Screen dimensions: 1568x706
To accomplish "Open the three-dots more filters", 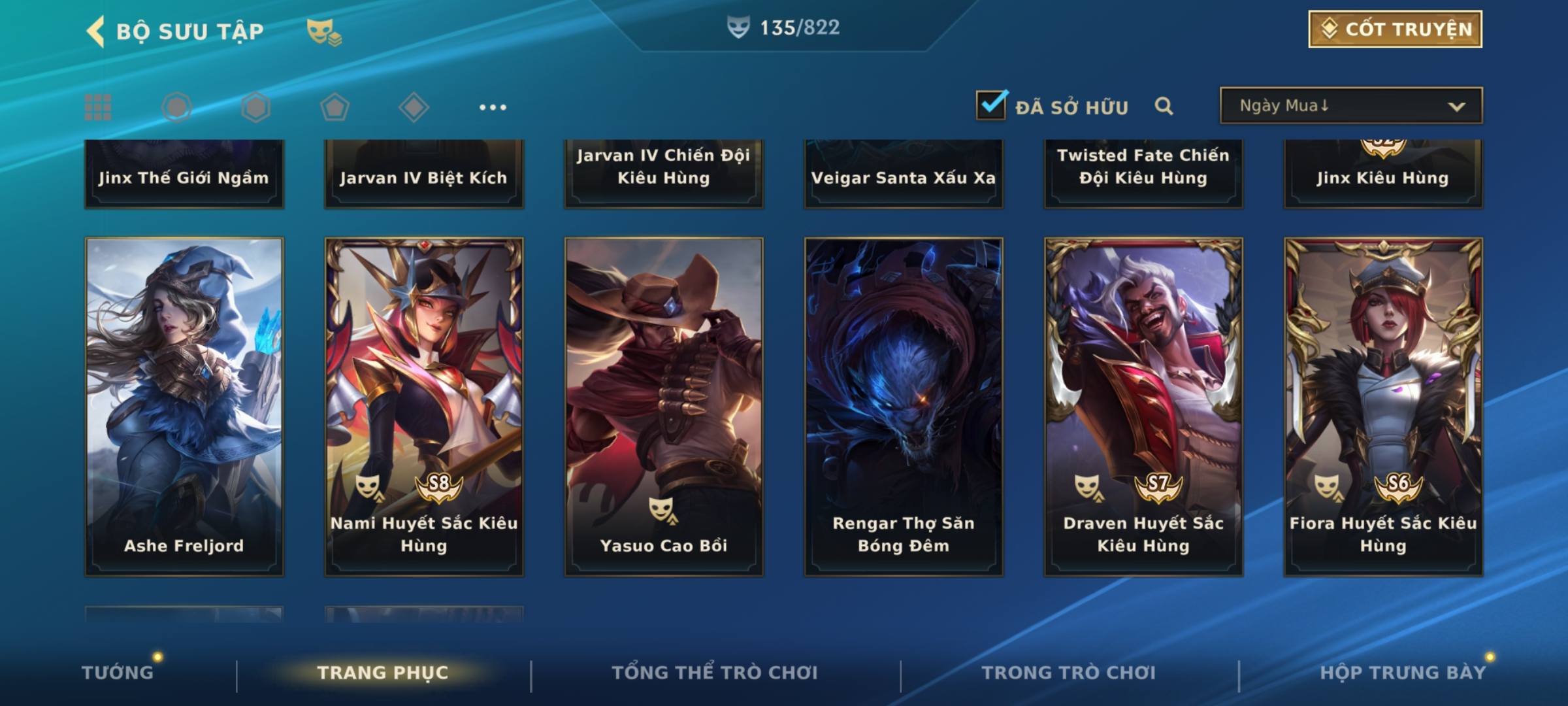I will tap(493, 107).
